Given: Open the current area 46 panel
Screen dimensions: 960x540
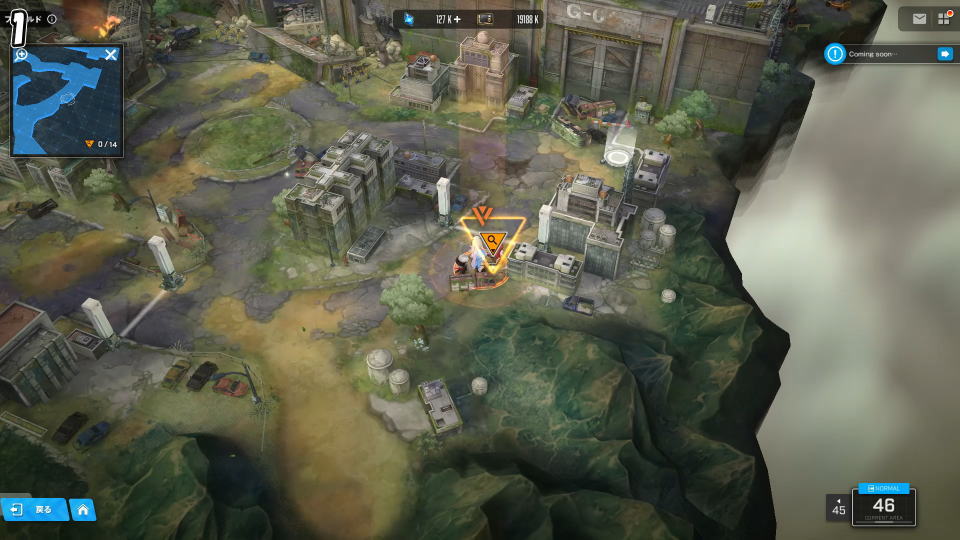Looking at the screenshot, I should coord(883,506).
